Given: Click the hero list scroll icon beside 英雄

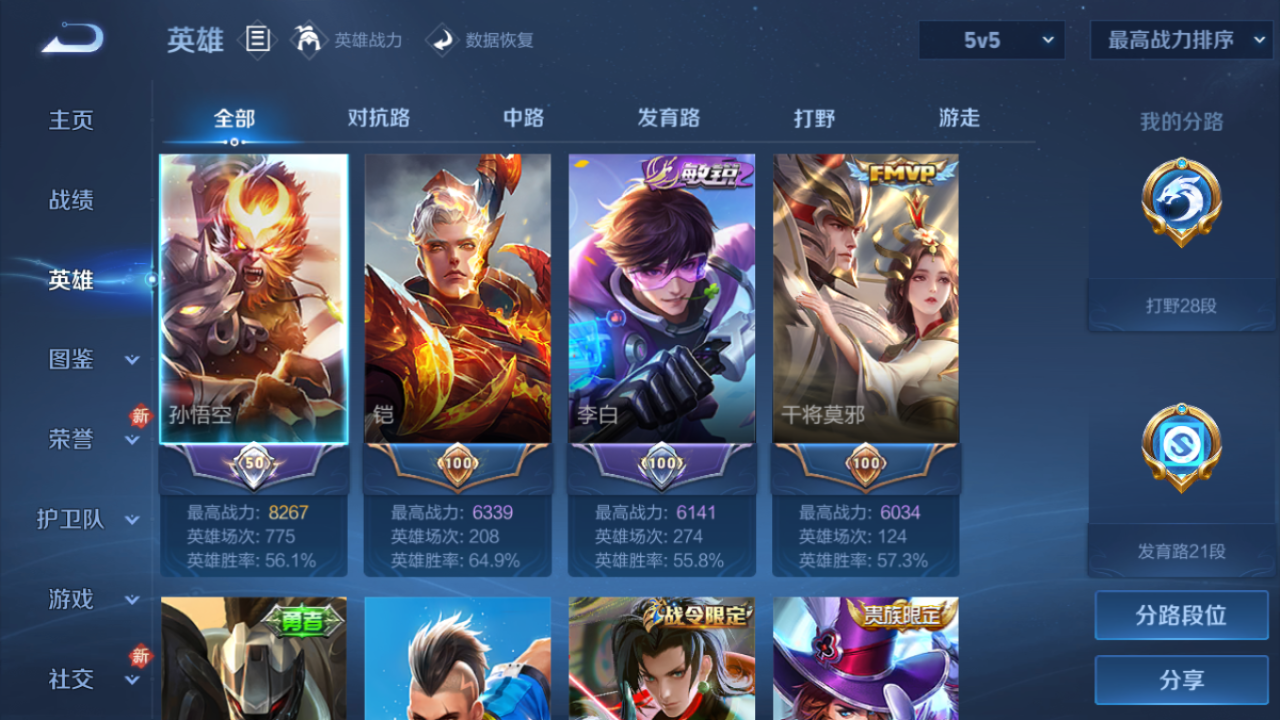Looking at the screenshot, I should [x=256, y=38].
